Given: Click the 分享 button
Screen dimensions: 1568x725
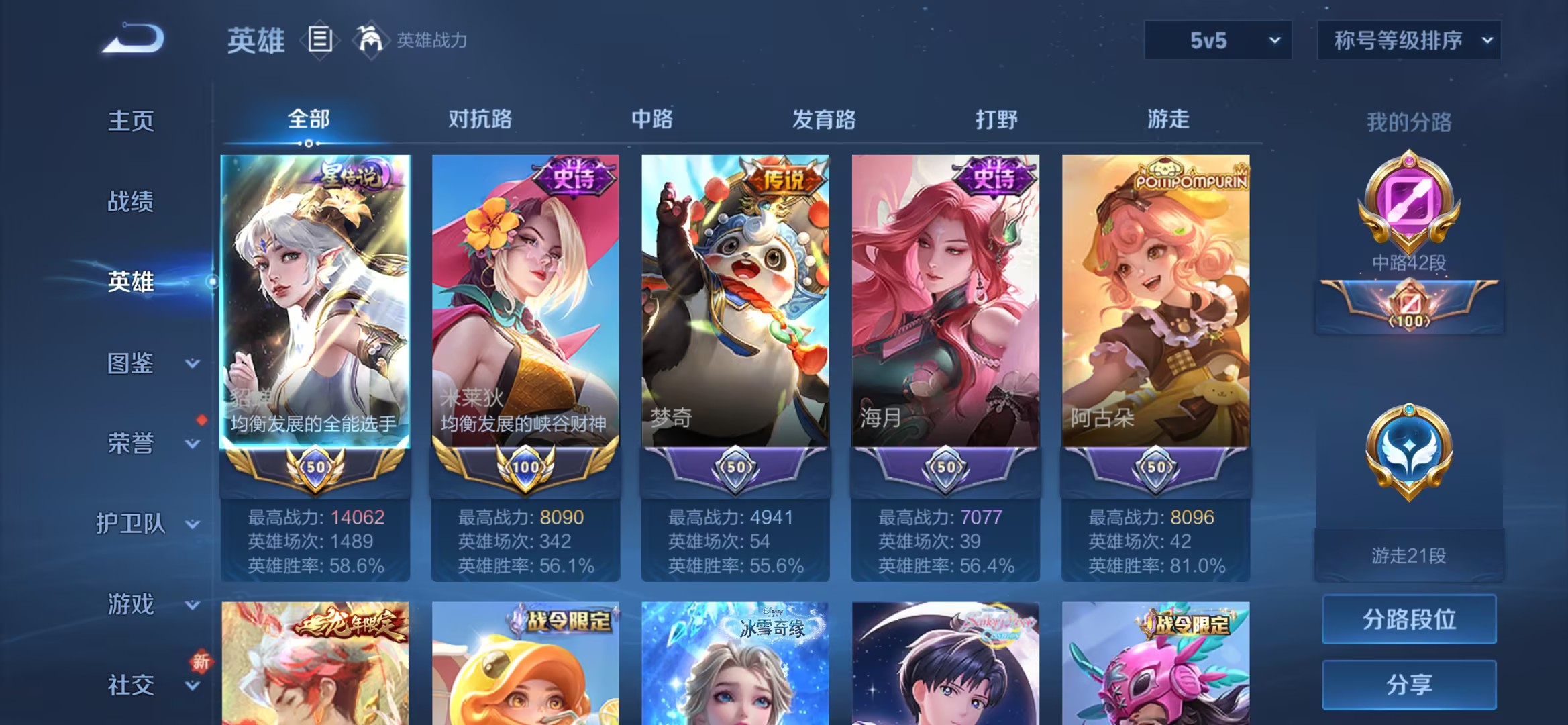Looking at the screenshot, I should pos(1409,683).
